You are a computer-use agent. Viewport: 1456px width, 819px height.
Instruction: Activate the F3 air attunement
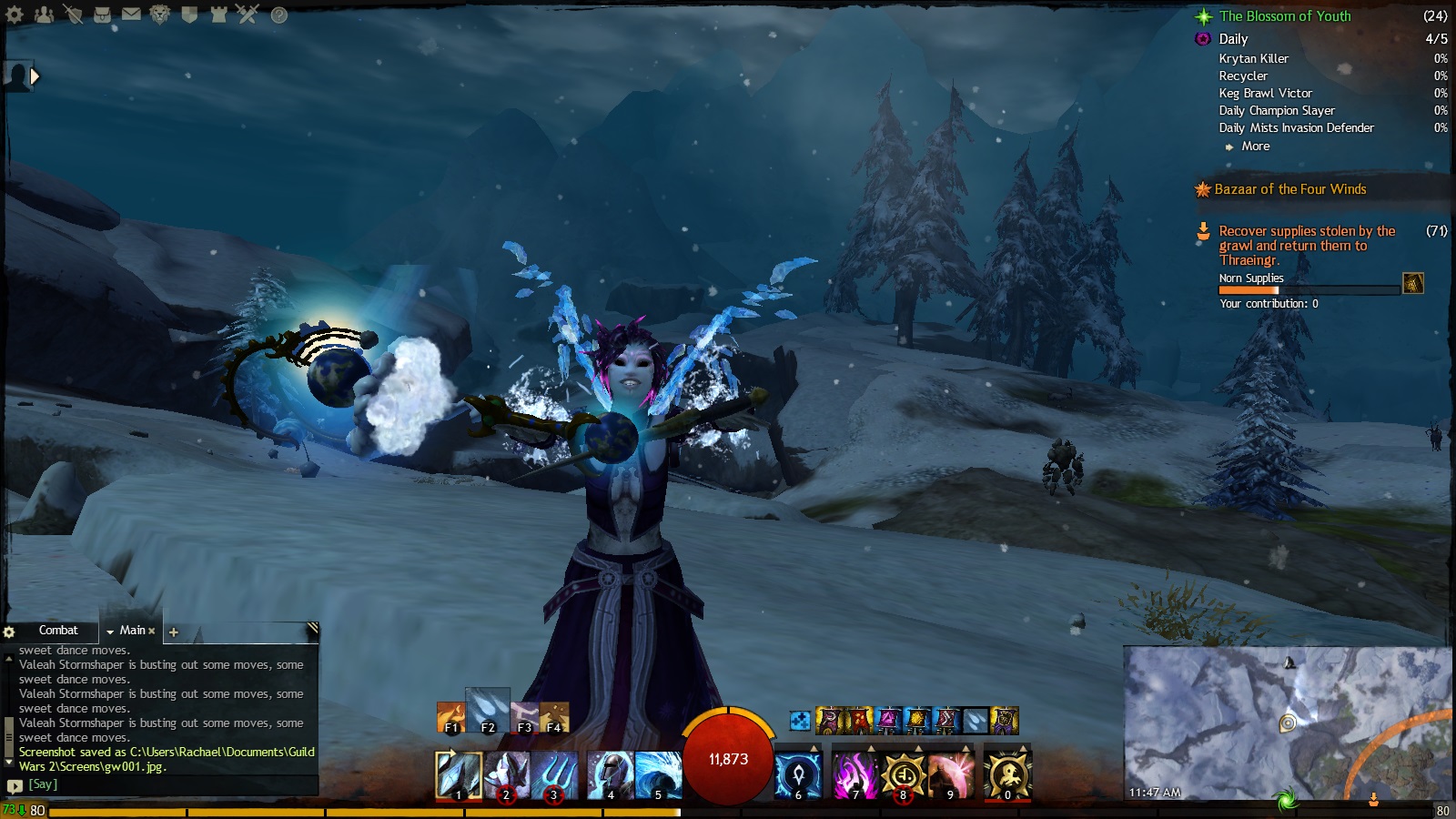coord(524,718)
